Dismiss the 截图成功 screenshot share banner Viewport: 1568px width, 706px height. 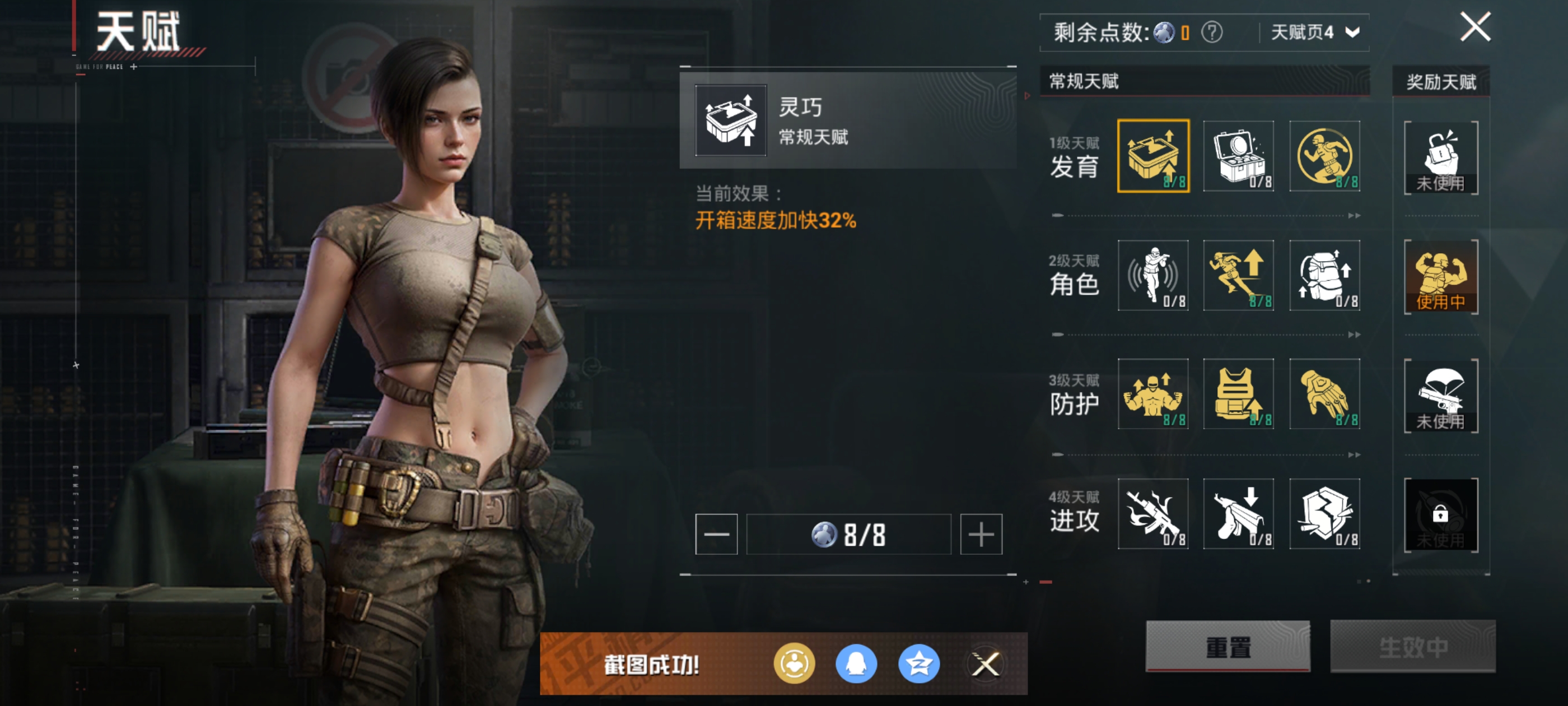(985, 664)
